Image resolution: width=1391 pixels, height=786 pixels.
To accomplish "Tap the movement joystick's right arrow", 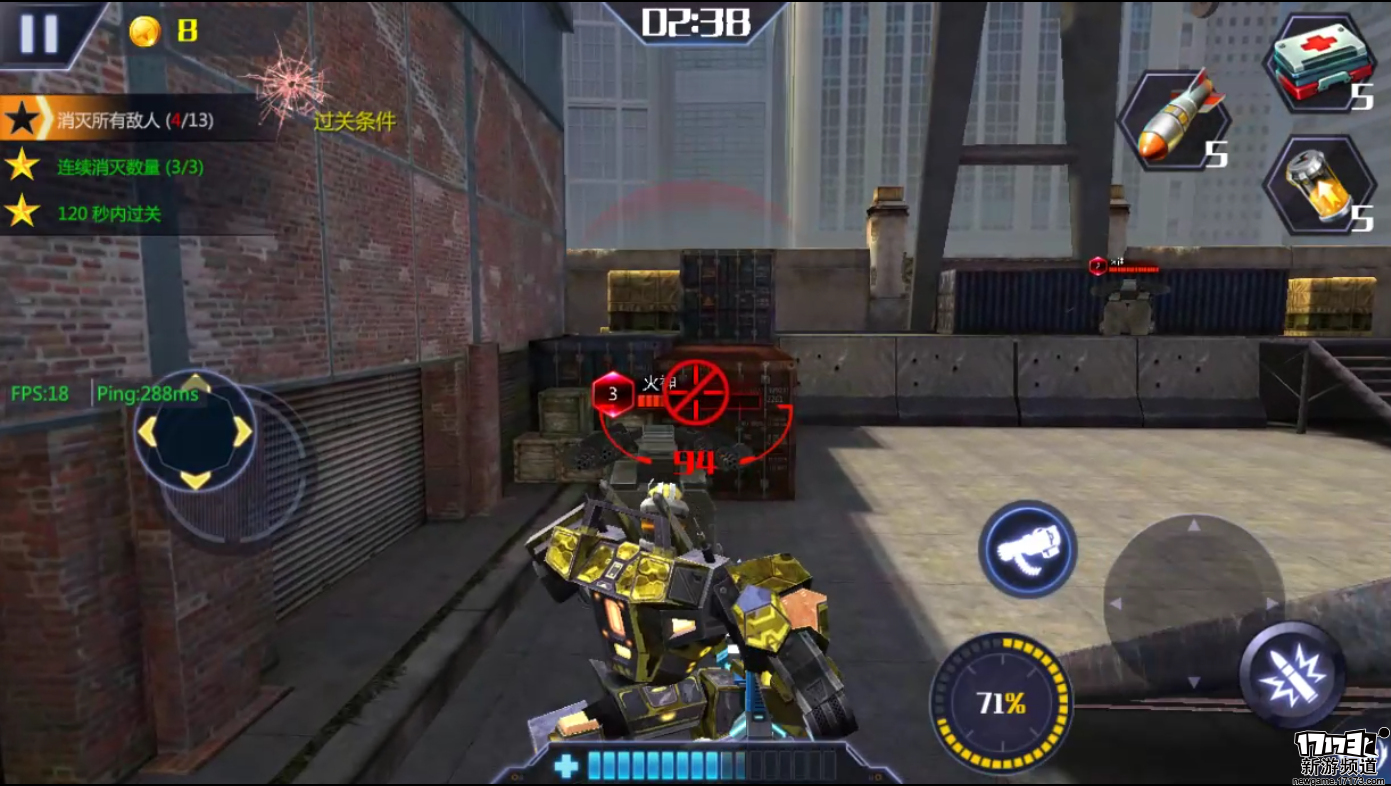I will (242, 431).
